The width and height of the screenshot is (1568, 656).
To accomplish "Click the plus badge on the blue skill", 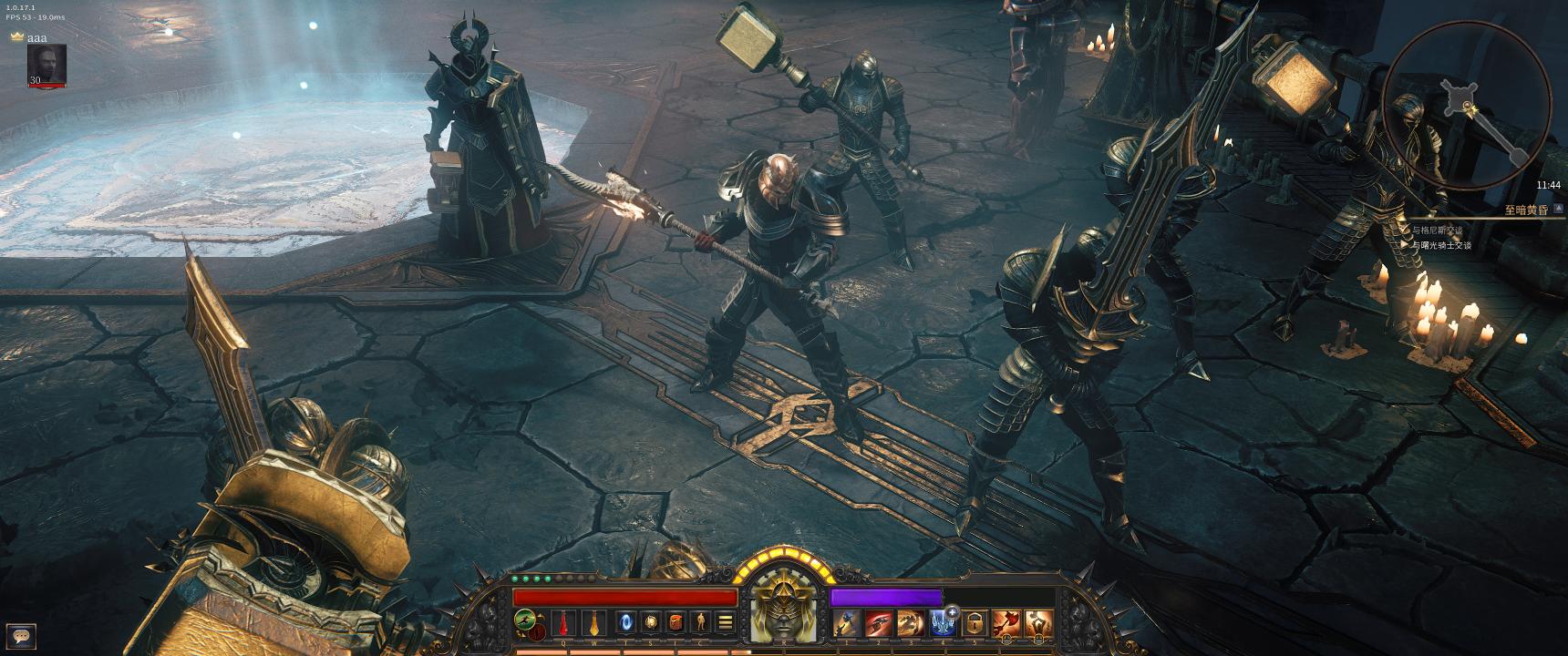I will click(x=953, y=611).
